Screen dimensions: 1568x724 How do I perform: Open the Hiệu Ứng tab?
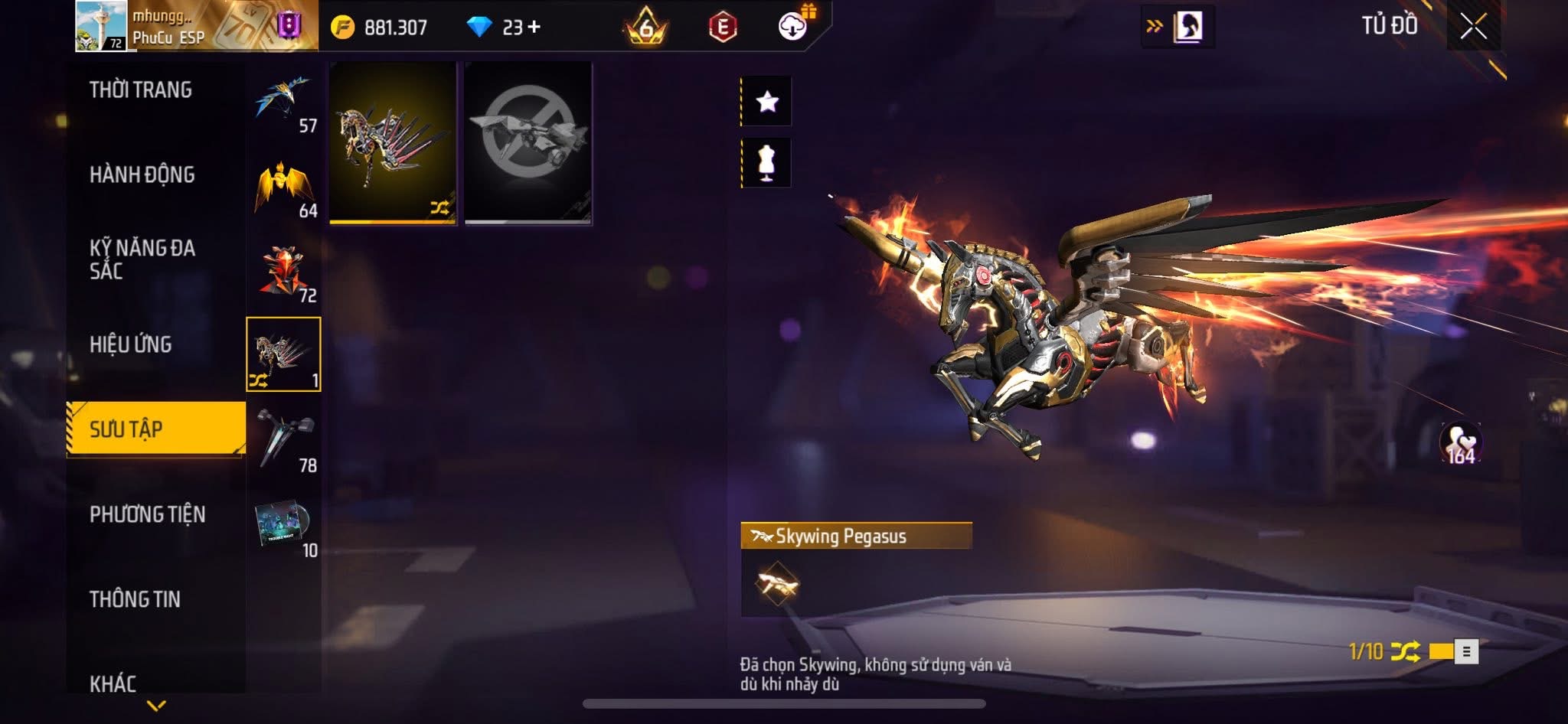[131, 344]
